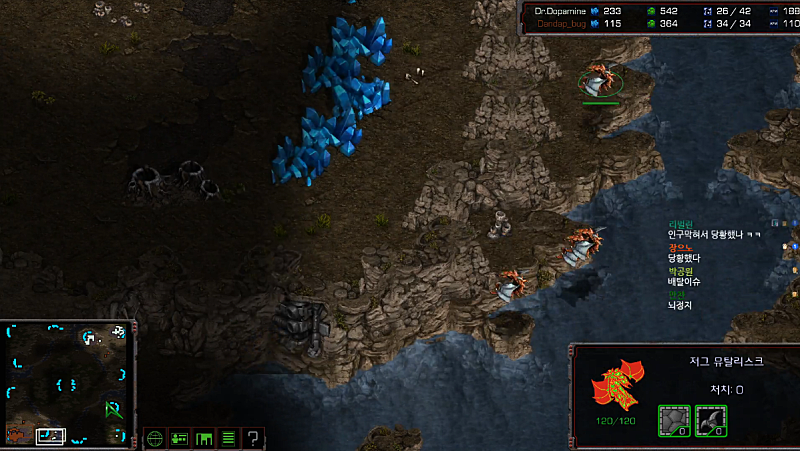800x451 pixels.
Task: Click the claw attack upgrade icon
Action: pyautogui.click(x=710, y=420)
